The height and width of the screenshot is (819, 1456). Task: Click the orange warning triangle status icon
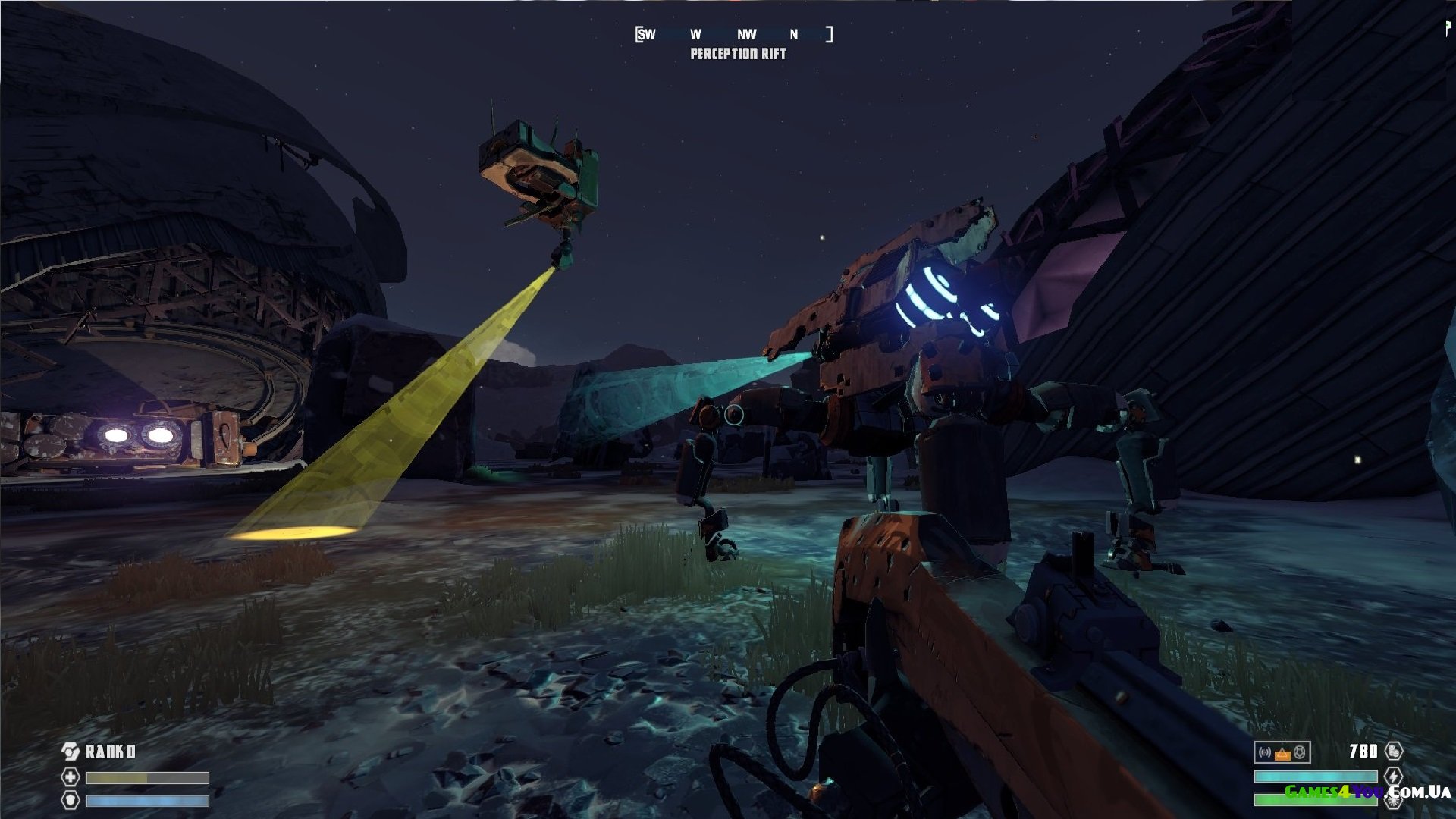pos(1282,753)
